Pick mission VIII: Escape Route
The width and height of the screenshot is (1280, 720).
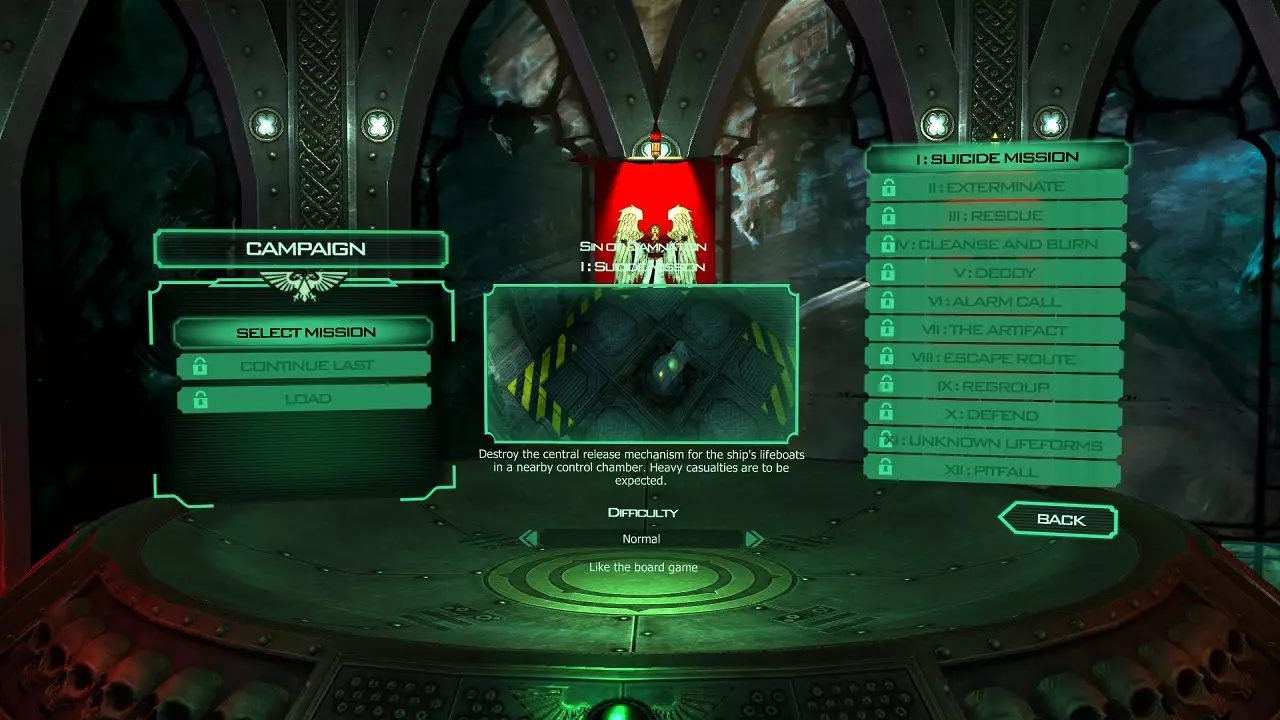pyautogui.click(x=997, y=358)
